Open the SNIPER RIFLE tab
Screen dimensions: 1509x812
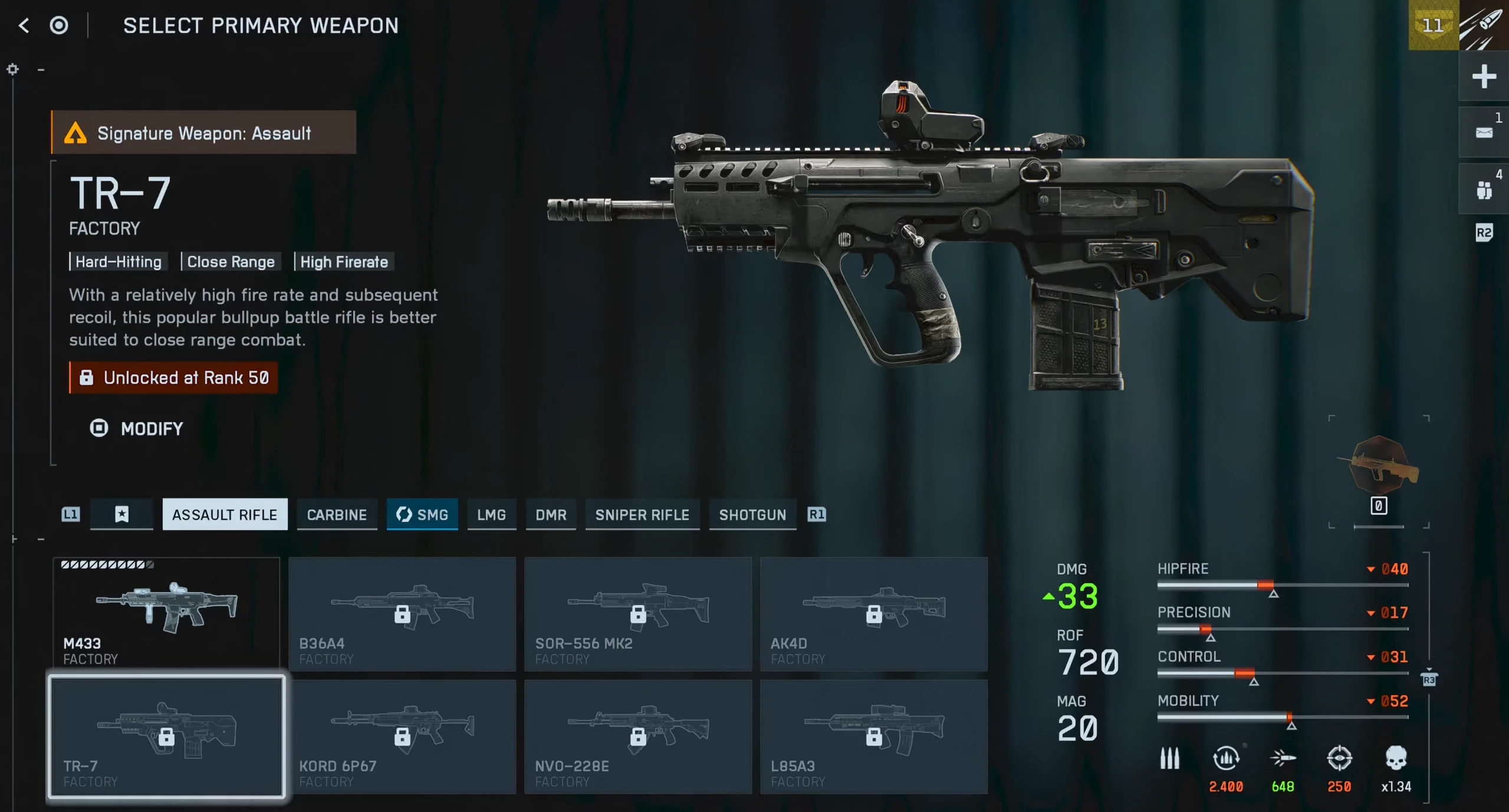pyautogui.click(x=642, y=515)
